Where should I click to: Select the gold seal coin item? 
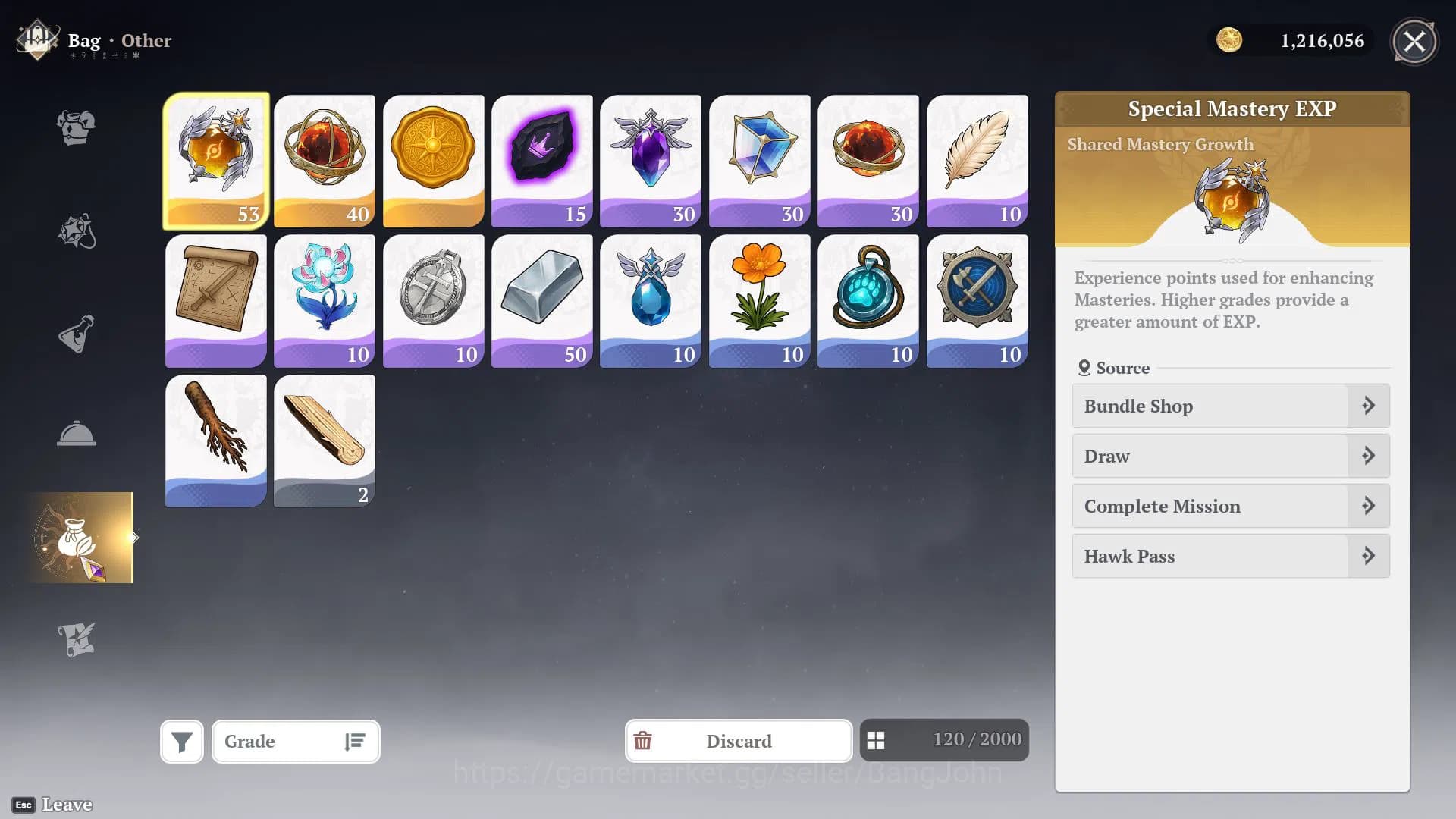pos(433,160)
